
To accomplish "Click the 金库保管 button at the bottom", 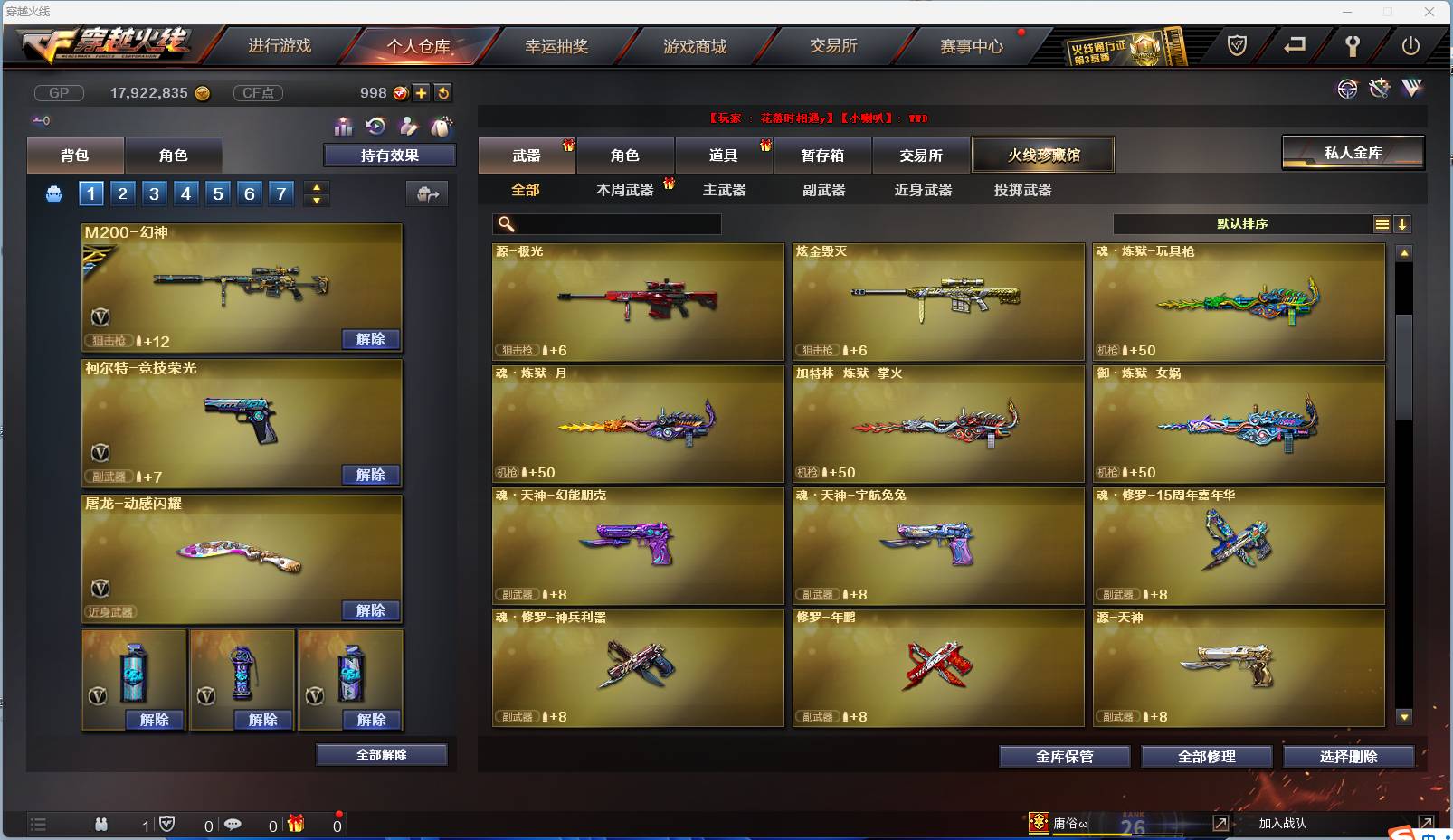I will coord(1064,757).
